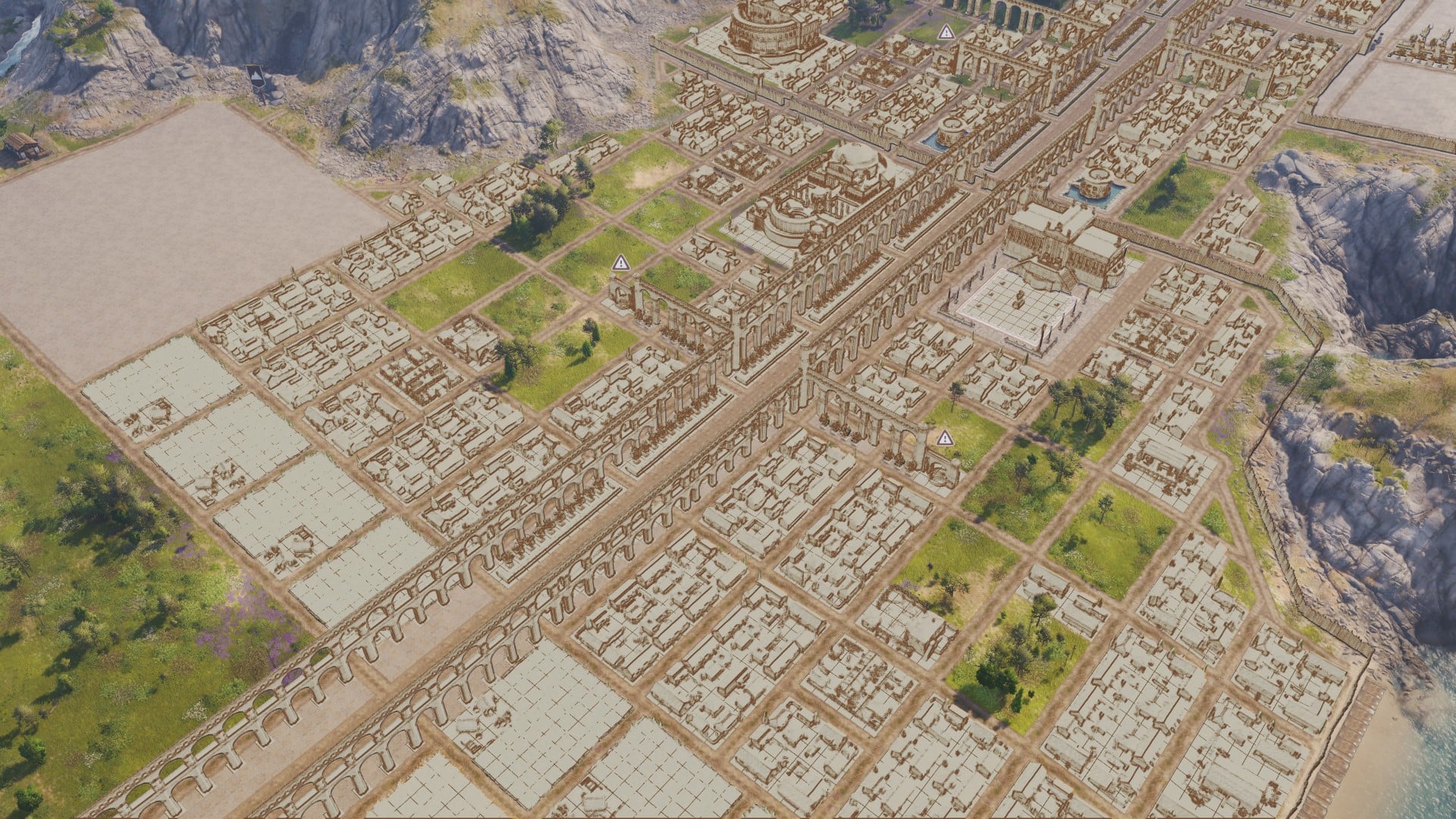
Task: Select the mountain resource deposit banner
Action: (255, 77)
